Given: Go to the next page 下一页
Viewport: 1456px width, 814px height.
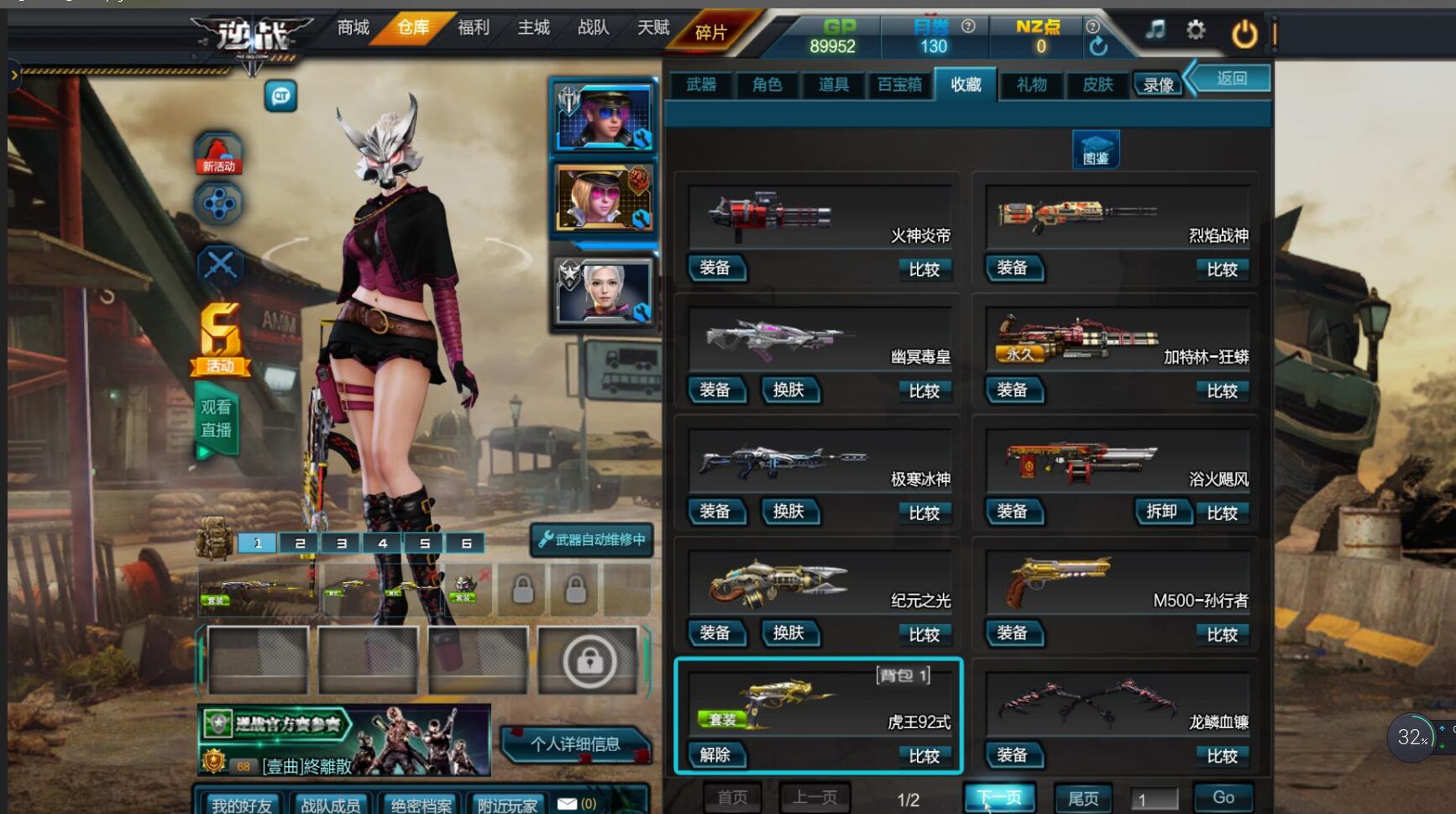Looking at the screenshot, I should (999, 797).
